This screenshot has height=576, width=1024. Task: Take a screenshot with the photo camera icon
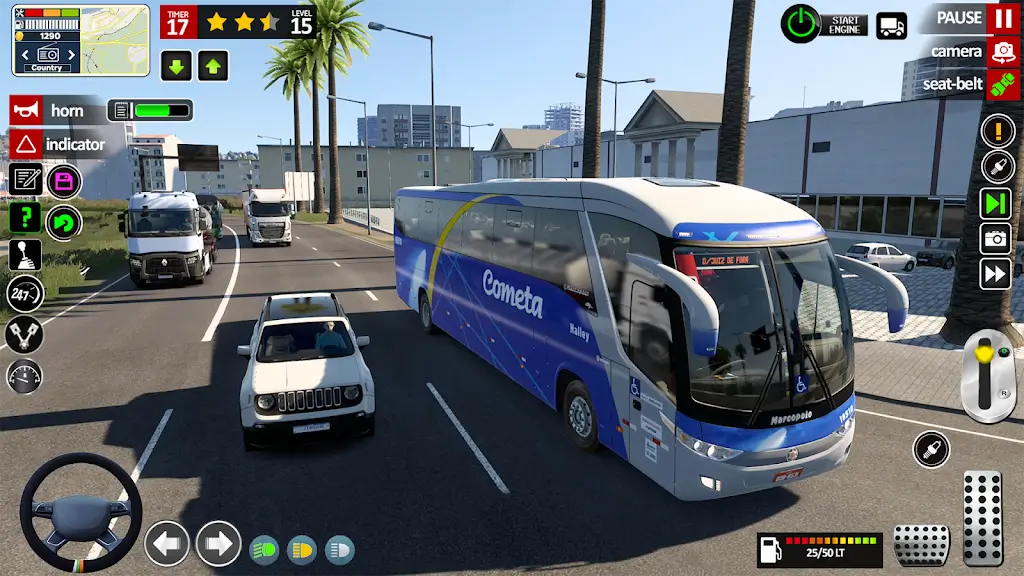(997, 238)
